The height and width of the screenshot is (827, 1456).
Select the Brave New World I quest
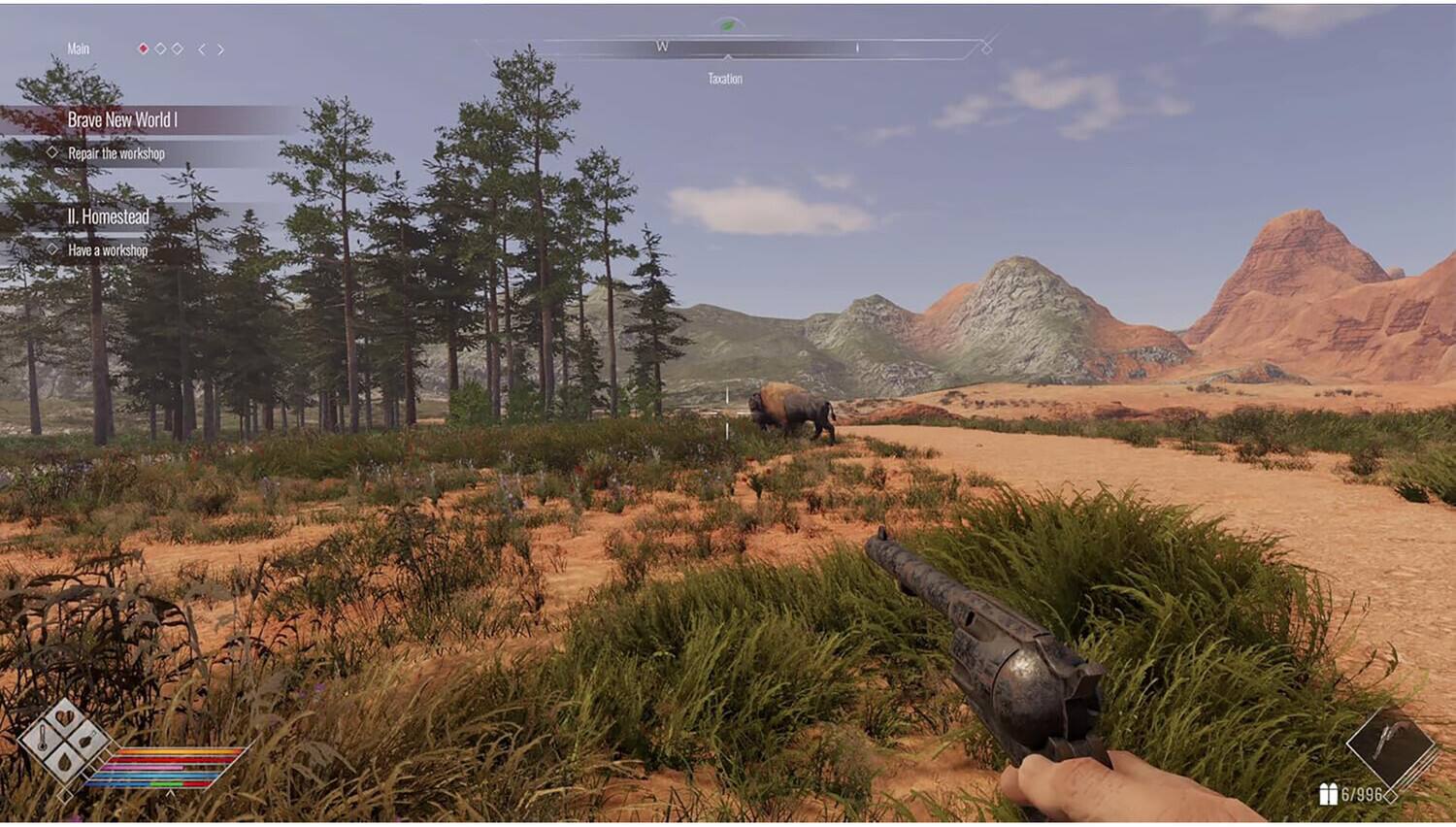coord(122,120)
